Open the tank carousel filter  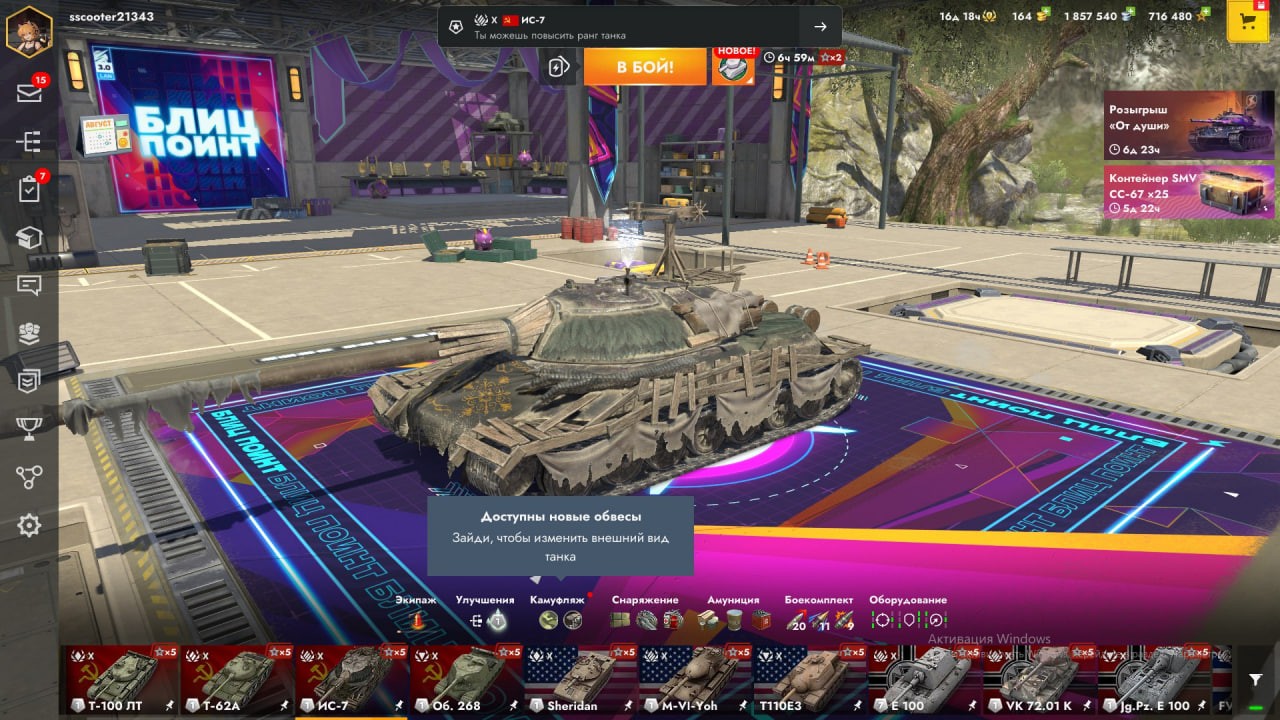coord(1255,680)
